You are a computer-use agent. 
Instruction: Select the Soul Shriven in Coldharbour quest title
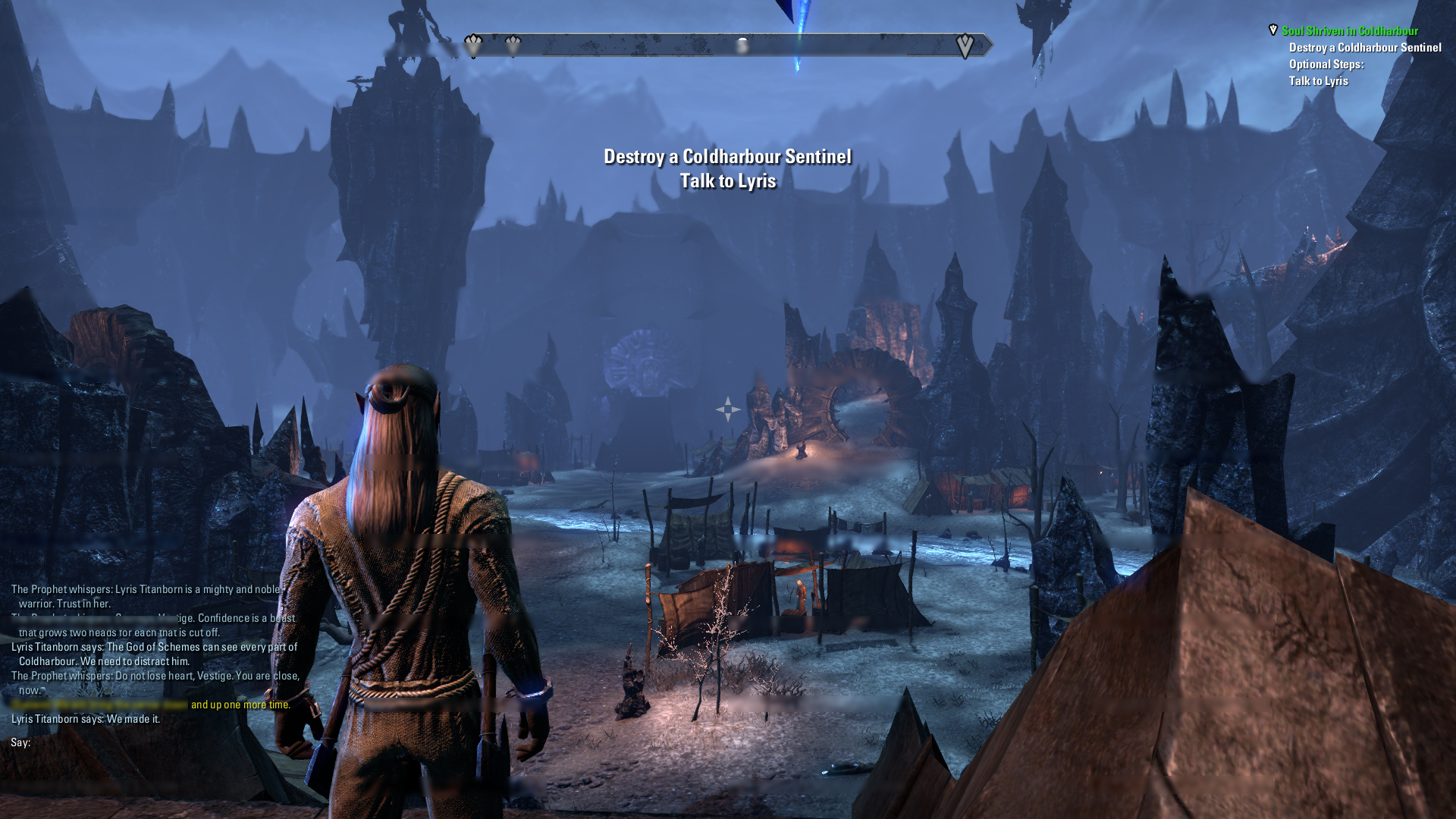(x=1349, y=31)
